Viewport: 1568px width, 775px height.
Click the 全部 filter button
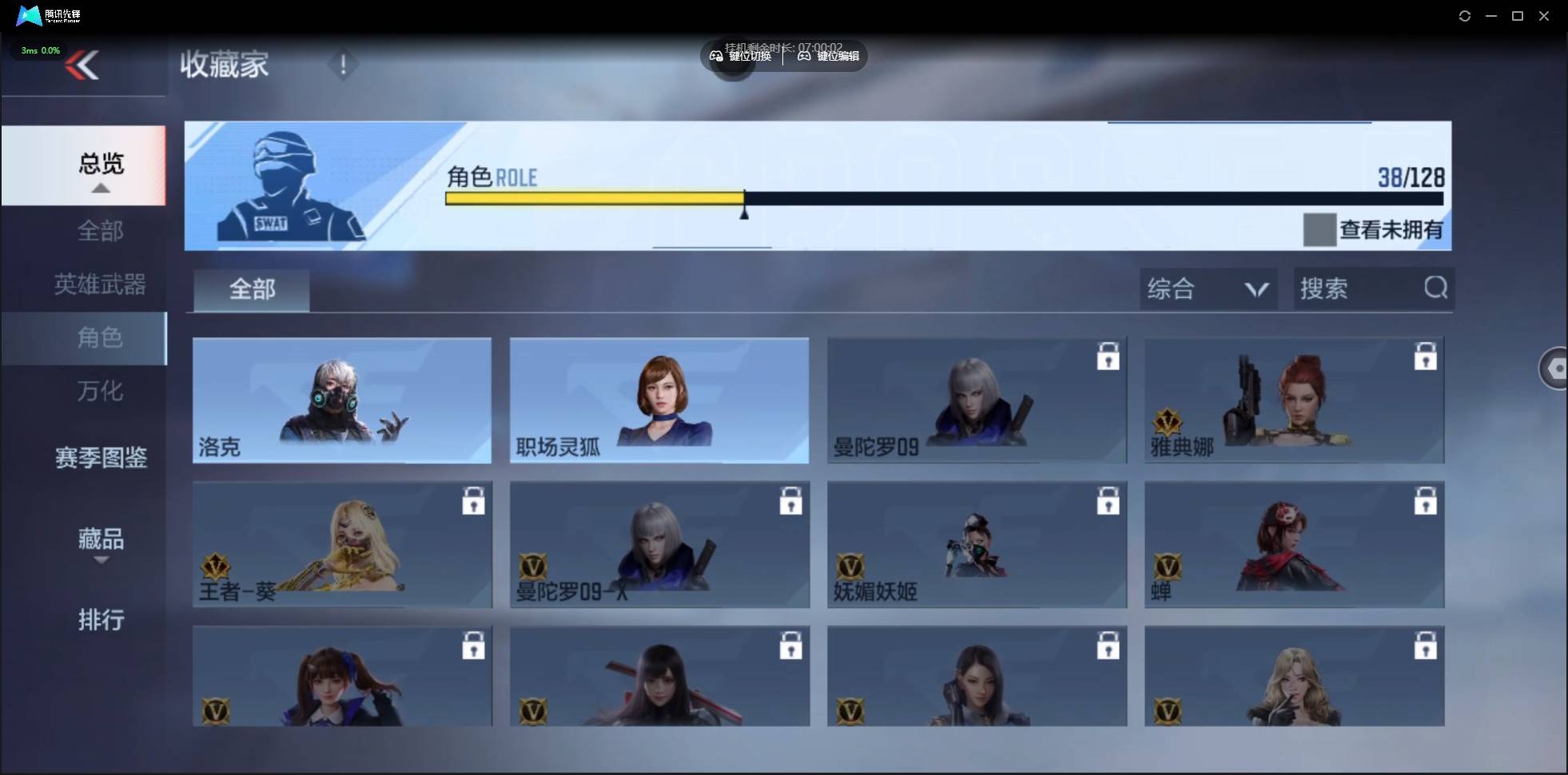tap(250, 289)
